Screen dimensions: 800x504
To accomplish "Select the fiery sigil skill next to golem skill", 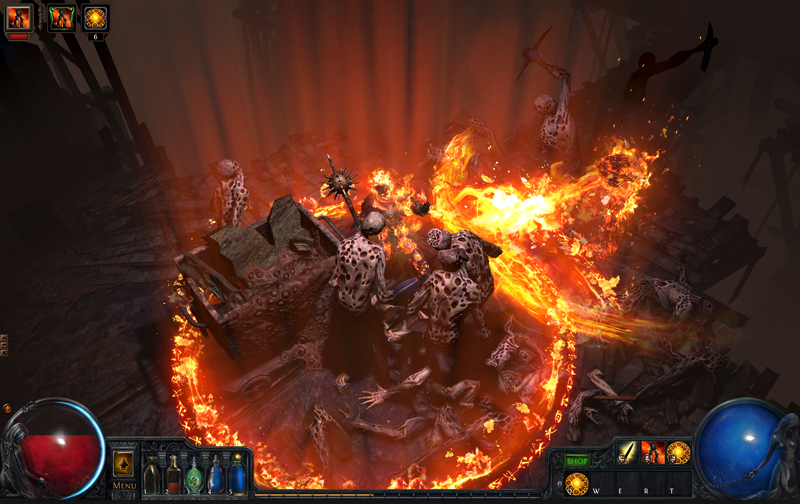I will pyautogui.click(x=679, y=453).
